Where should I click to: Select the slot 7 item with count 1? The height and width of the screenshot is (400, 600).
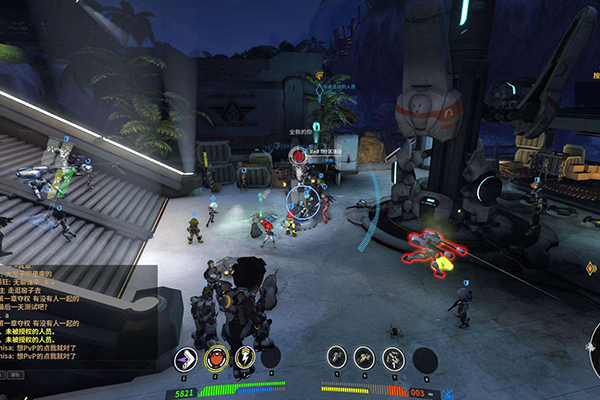click(x=393, y=357)
